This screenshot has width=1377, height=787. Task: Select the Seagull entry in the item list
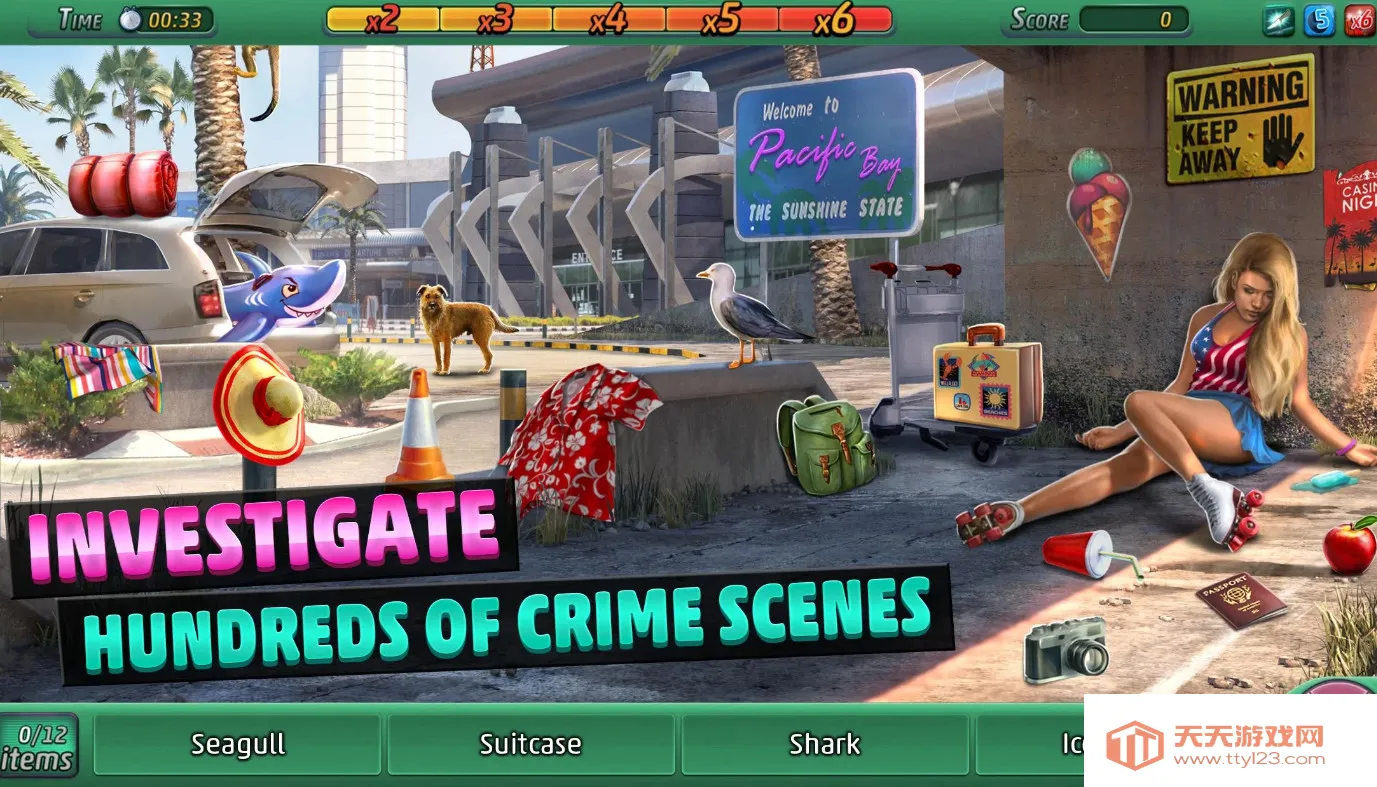tap(238, 745)
